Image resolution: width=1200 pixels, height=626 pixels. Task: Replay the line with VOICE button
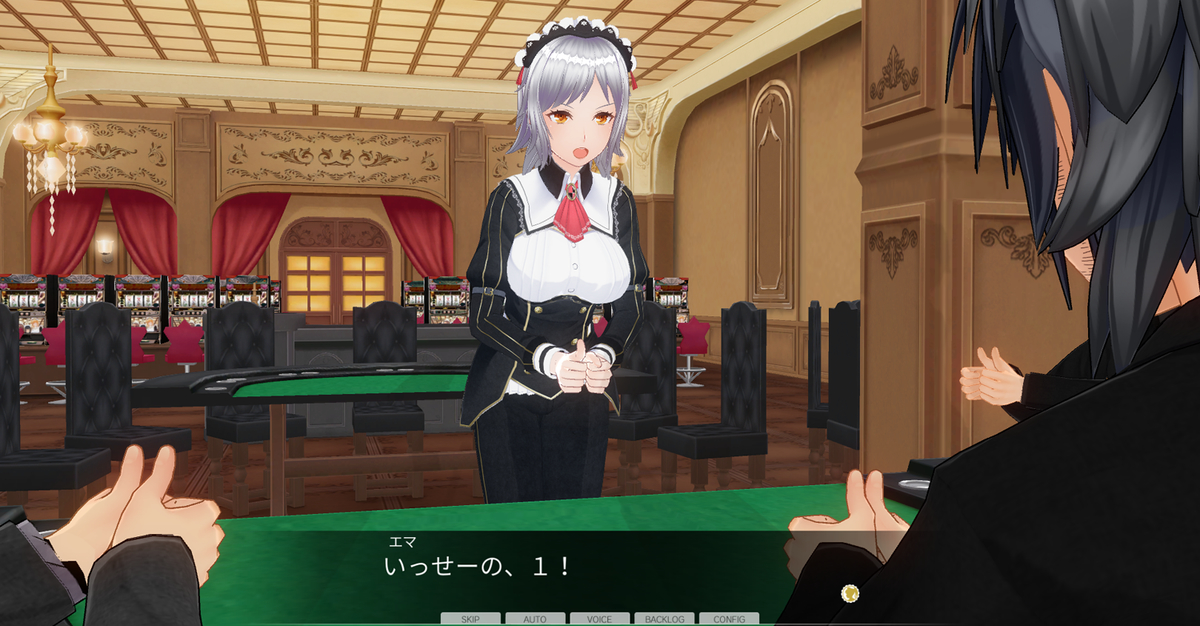pos(599,619)
